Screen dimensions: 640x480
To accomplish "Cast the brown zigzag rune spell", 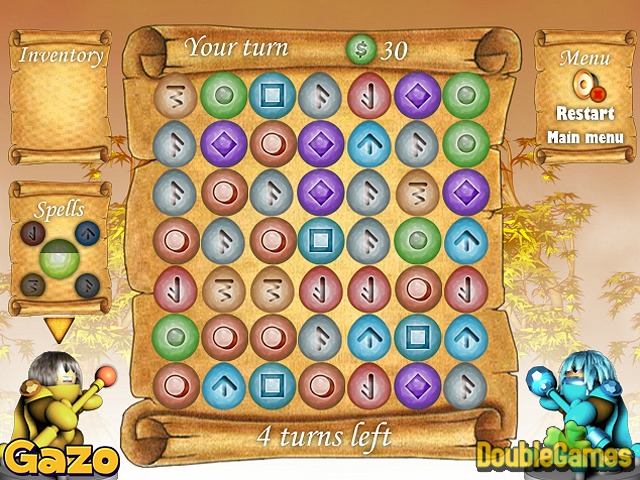I will [32, 286].
